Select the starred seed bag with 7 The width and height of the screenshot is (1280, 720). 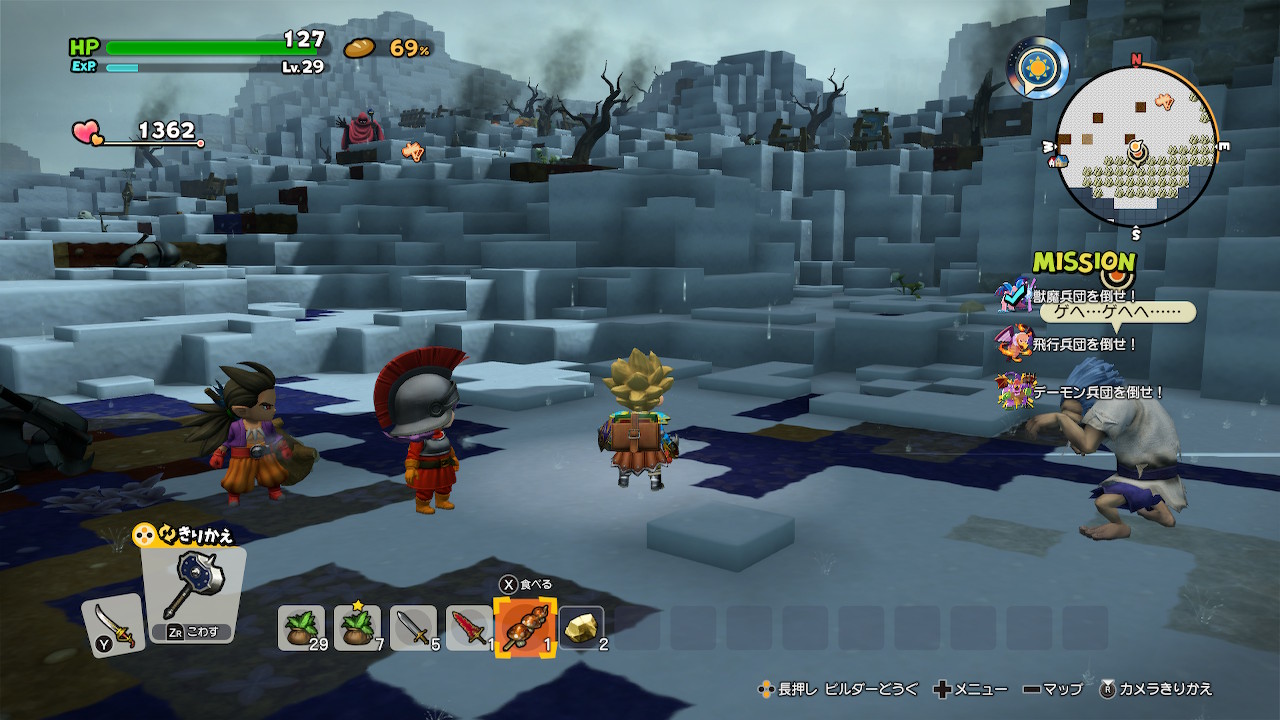(357, 627)
